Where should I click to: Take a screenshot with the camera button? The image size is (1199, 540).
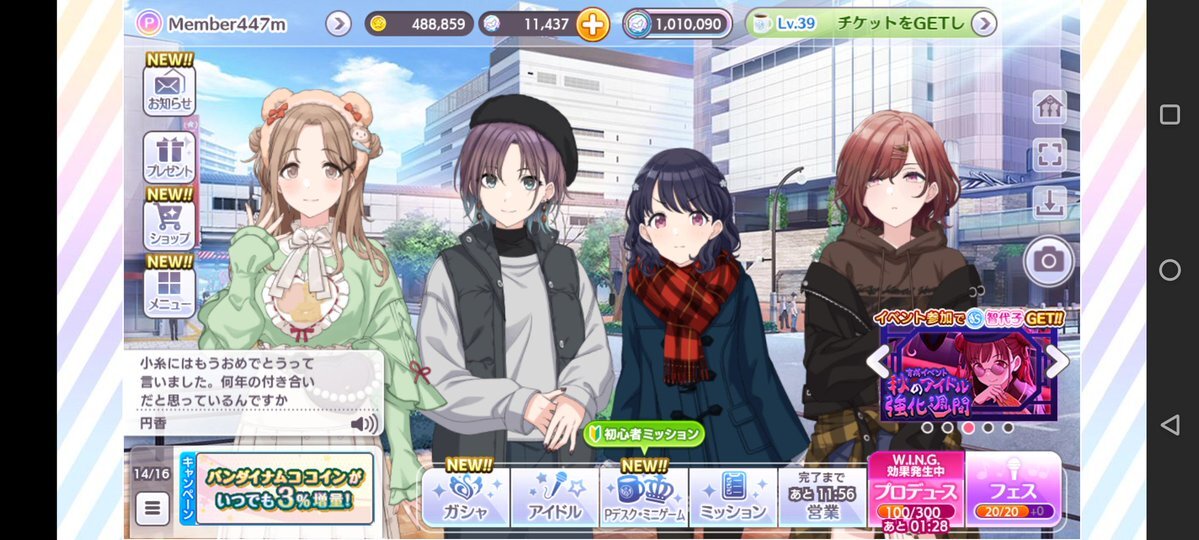(x=1048, y=261)
